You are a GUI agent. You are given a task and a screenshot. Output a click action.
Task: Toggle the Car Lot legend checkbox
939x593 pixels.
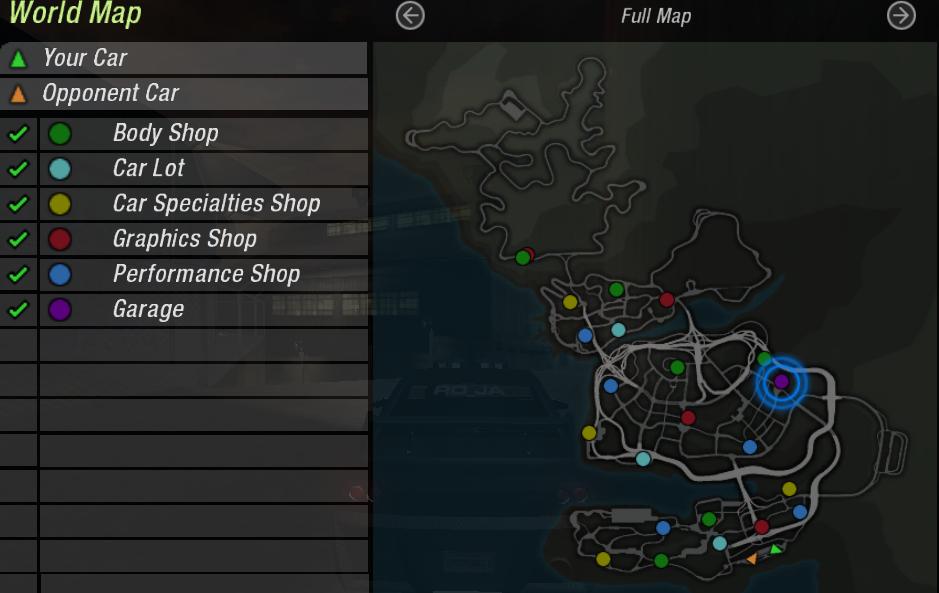pyautogui.click(x=17, y=168)
